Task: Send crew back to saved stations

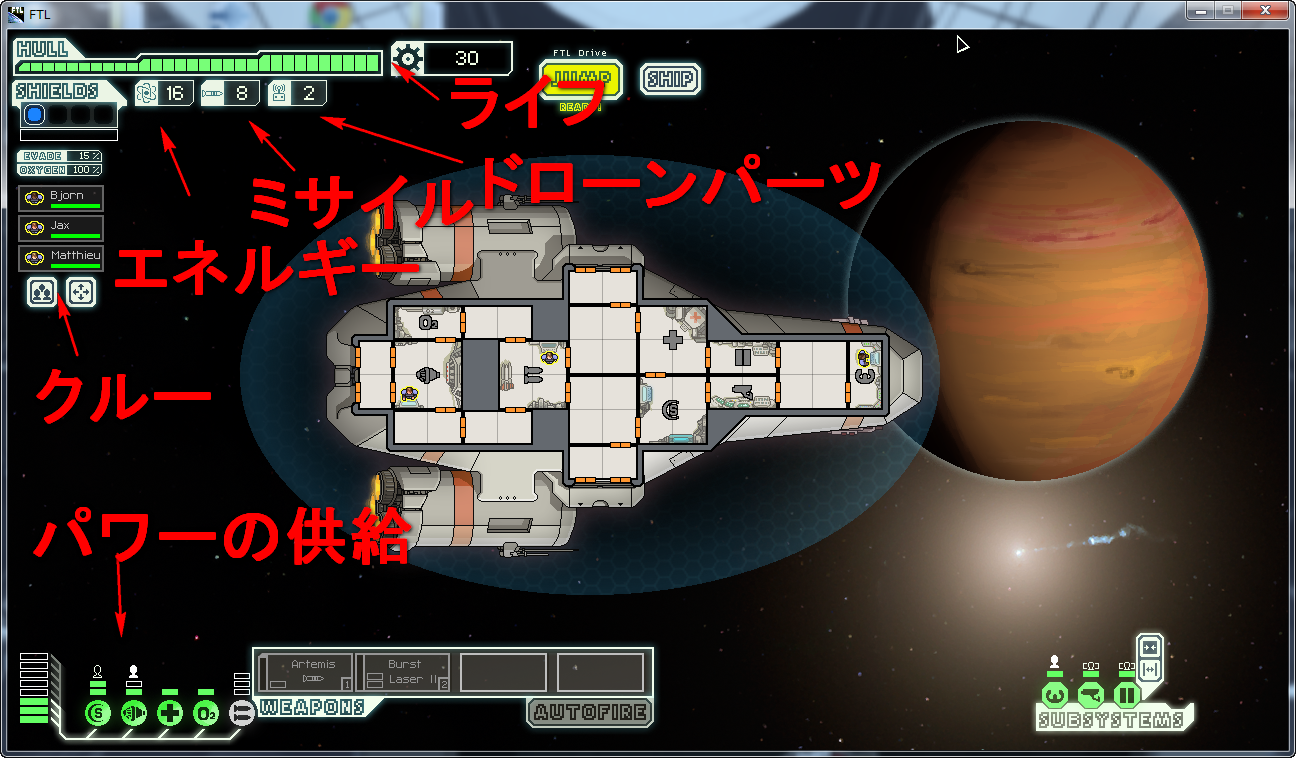Action: pyautogui.click(x=81, y=292)
